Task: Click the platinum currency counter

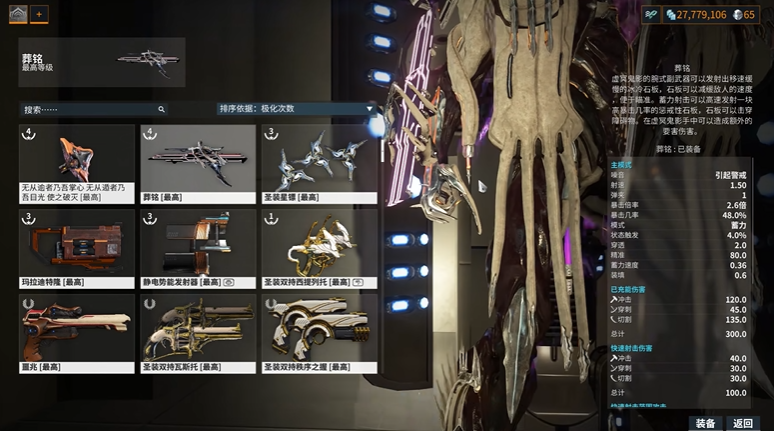Action: pyautogui.click(x=743, y=14)
